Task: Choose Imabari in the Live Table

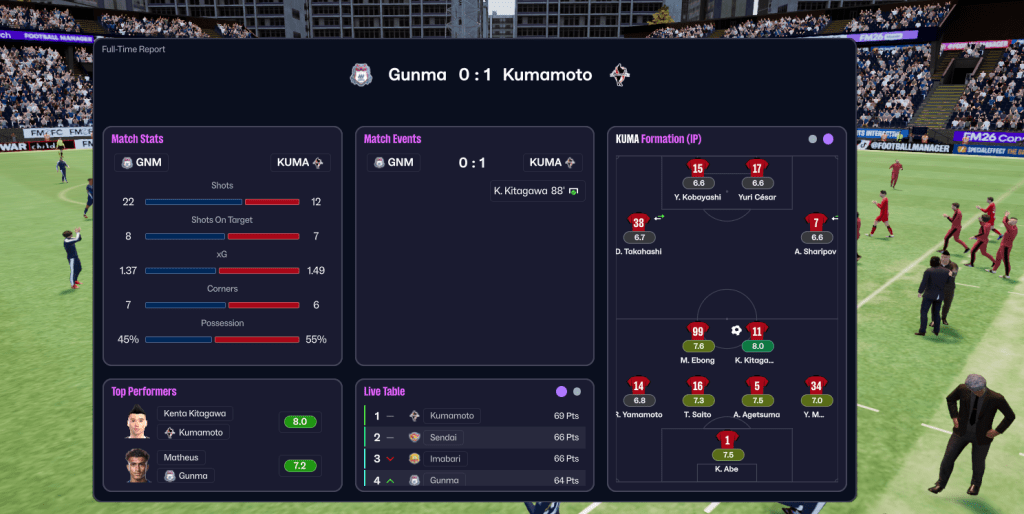Action: click(x=446, y=458)
